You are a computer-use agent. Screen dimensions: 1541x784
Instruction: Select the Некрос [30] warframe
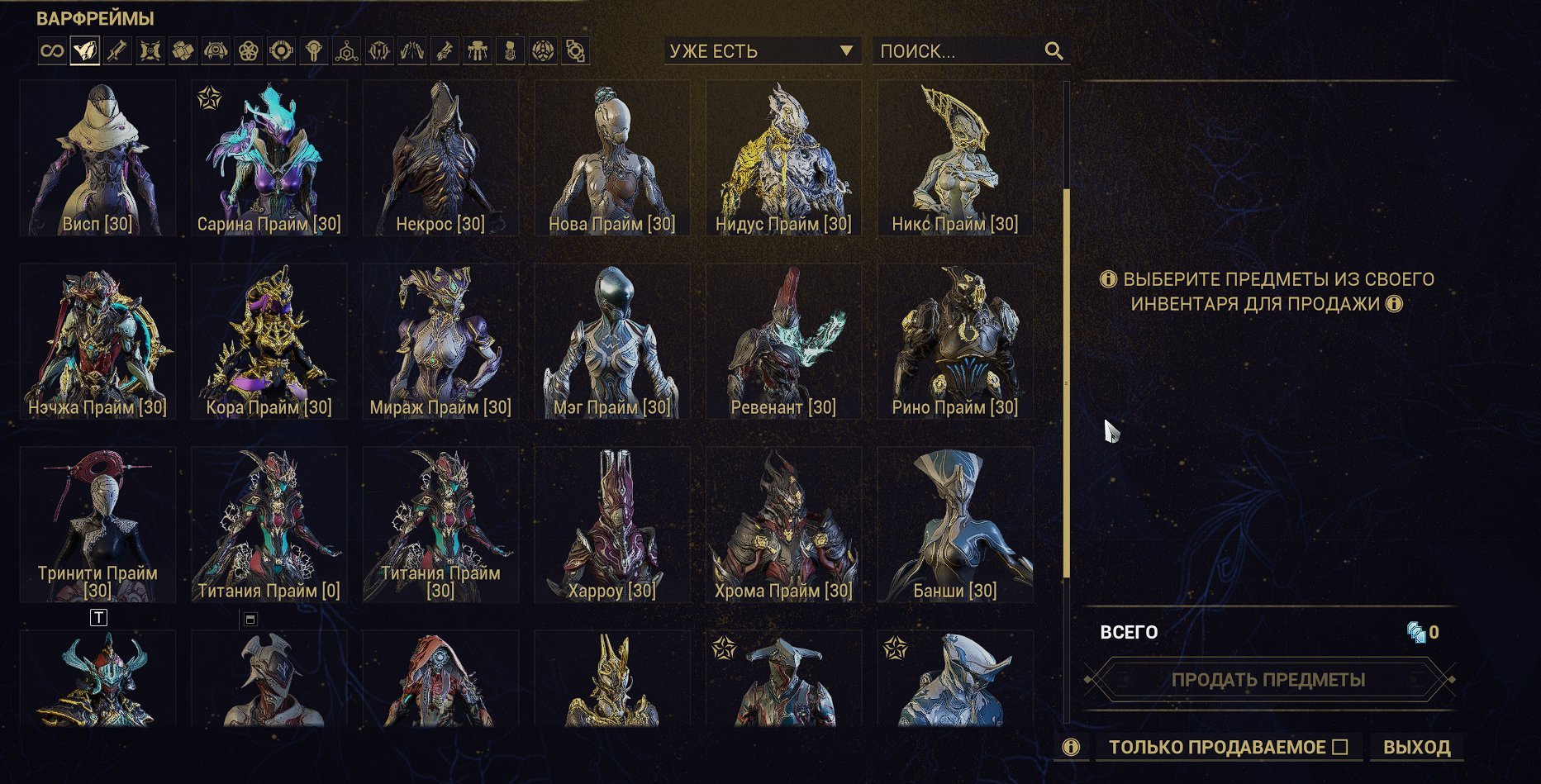(x=440, y=158)
